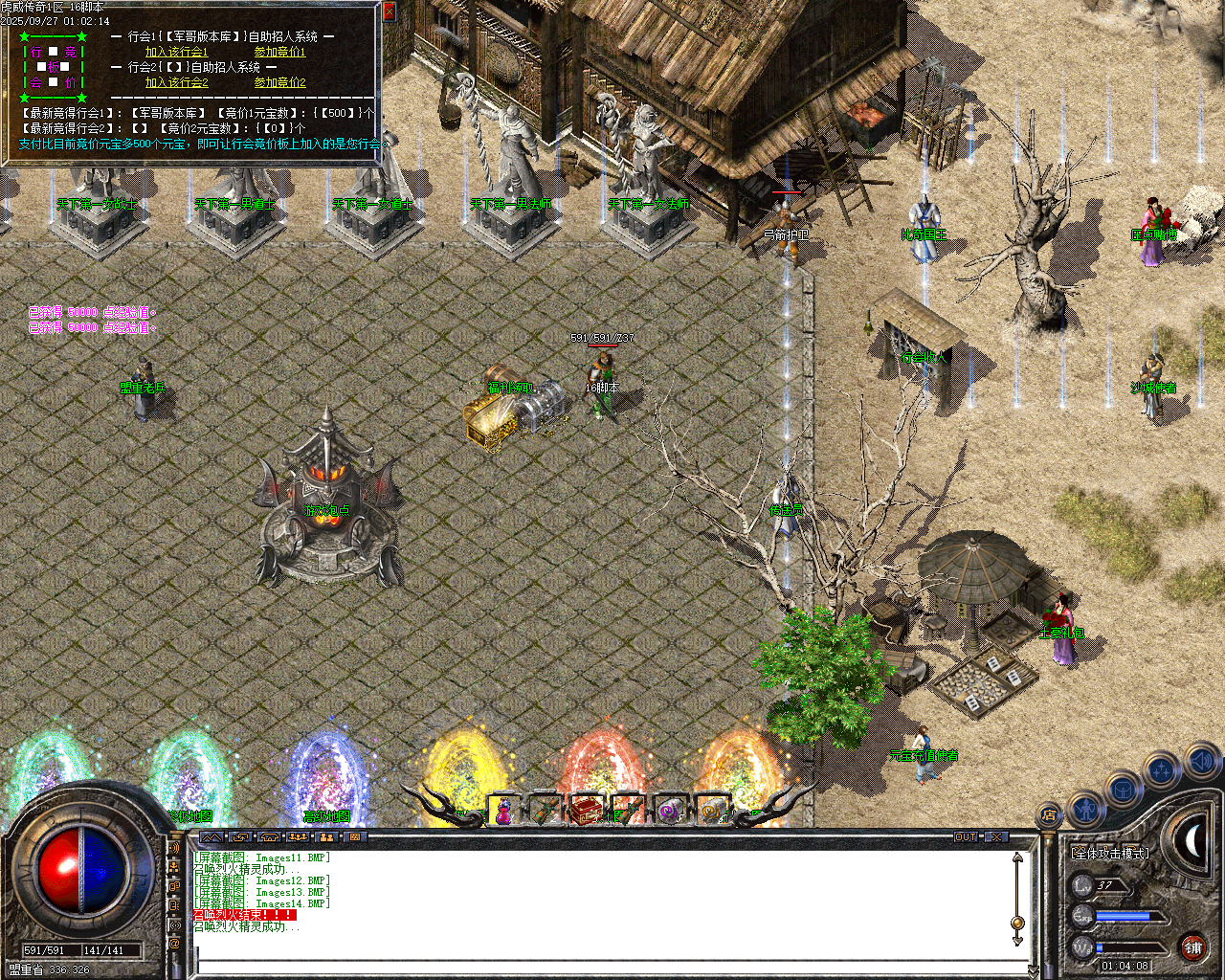
Task: Click the OUT toggle on the chat bar
Action: coord(967,835)
